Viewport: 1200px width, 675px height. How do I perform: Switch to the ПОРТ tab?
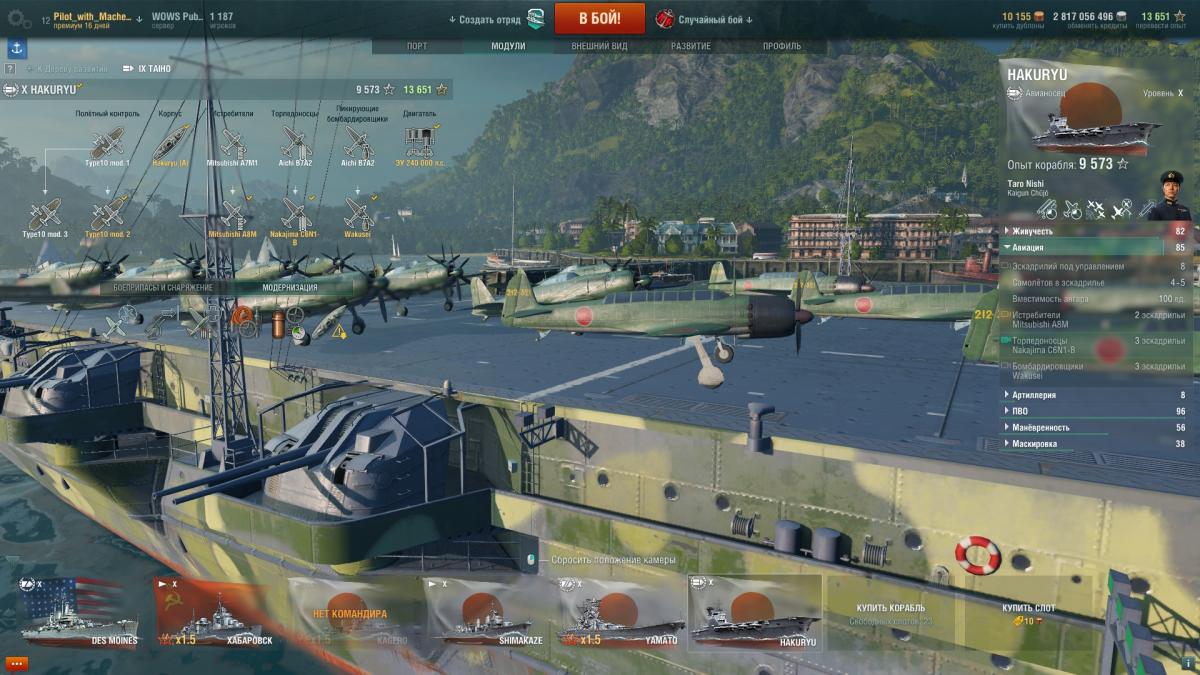click(417, 46)
